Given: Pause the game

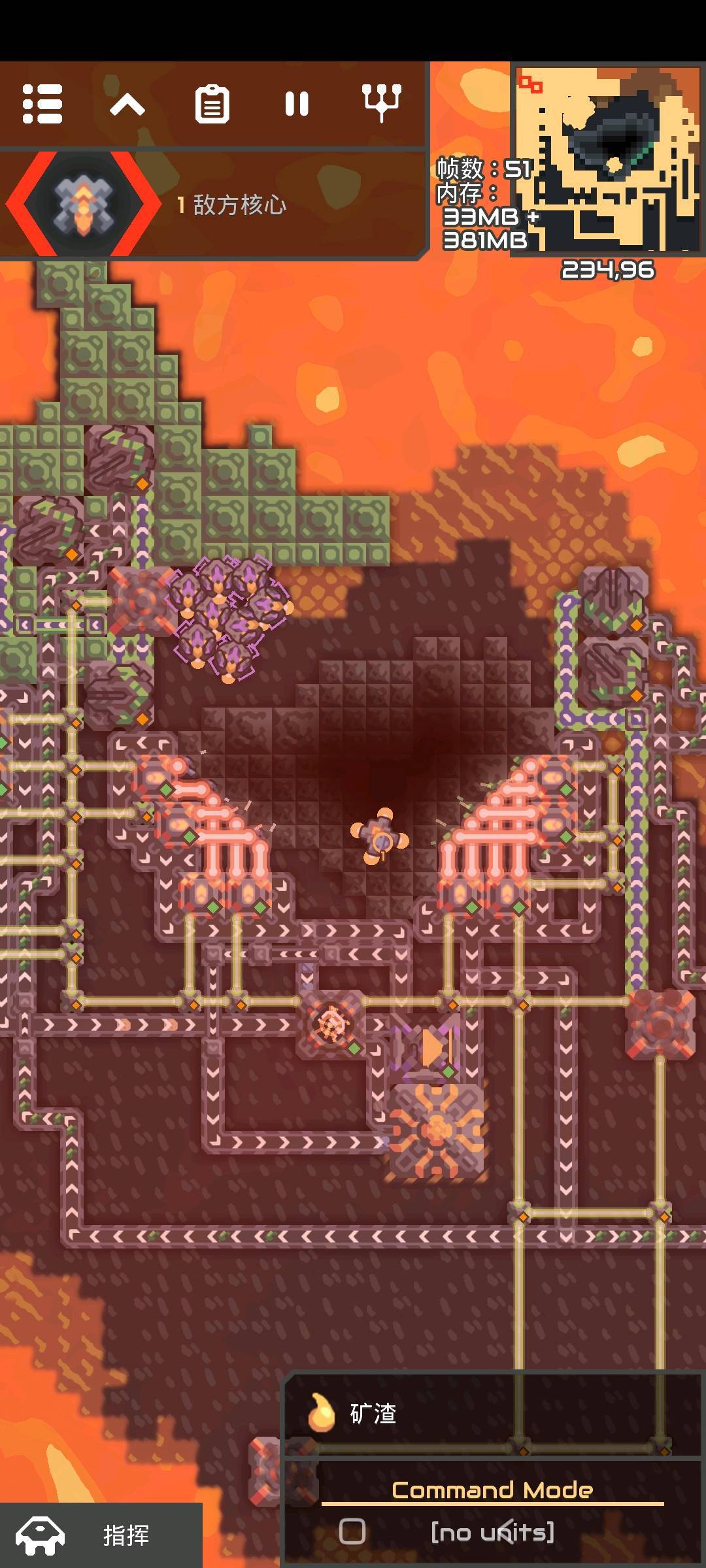Looking at the screenshot, I should point(297,104).
